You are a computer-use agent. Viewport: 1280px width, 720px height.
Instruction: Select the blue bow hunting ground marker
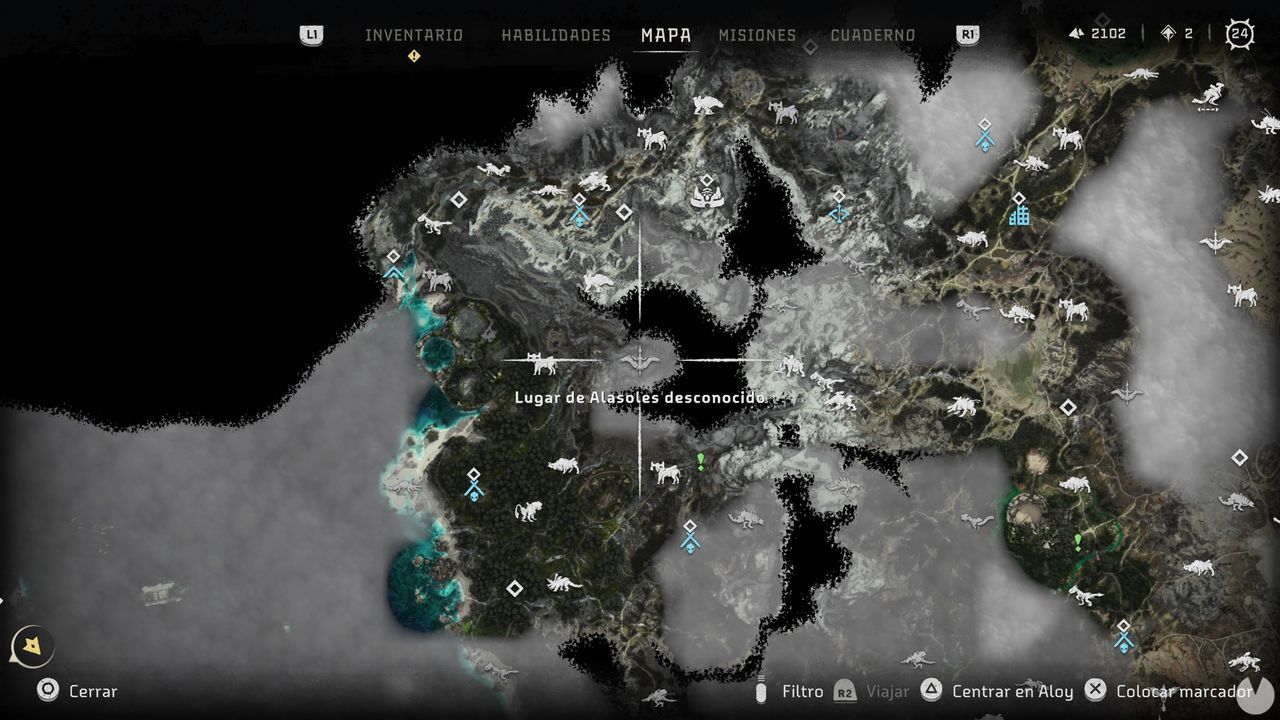839,212
